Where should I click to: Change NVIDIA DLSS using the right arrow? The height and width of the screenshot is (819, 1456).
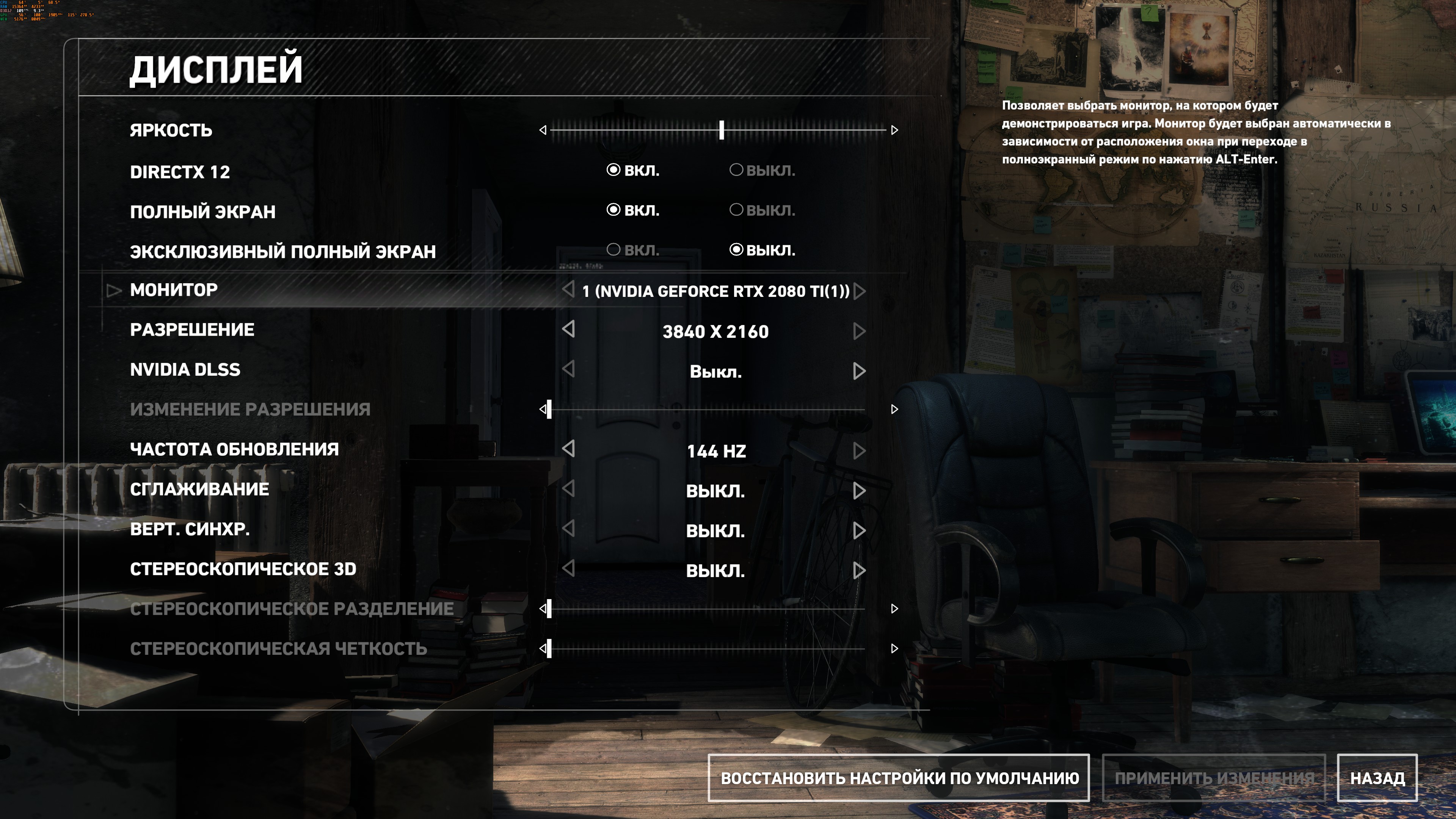(859, 371)
